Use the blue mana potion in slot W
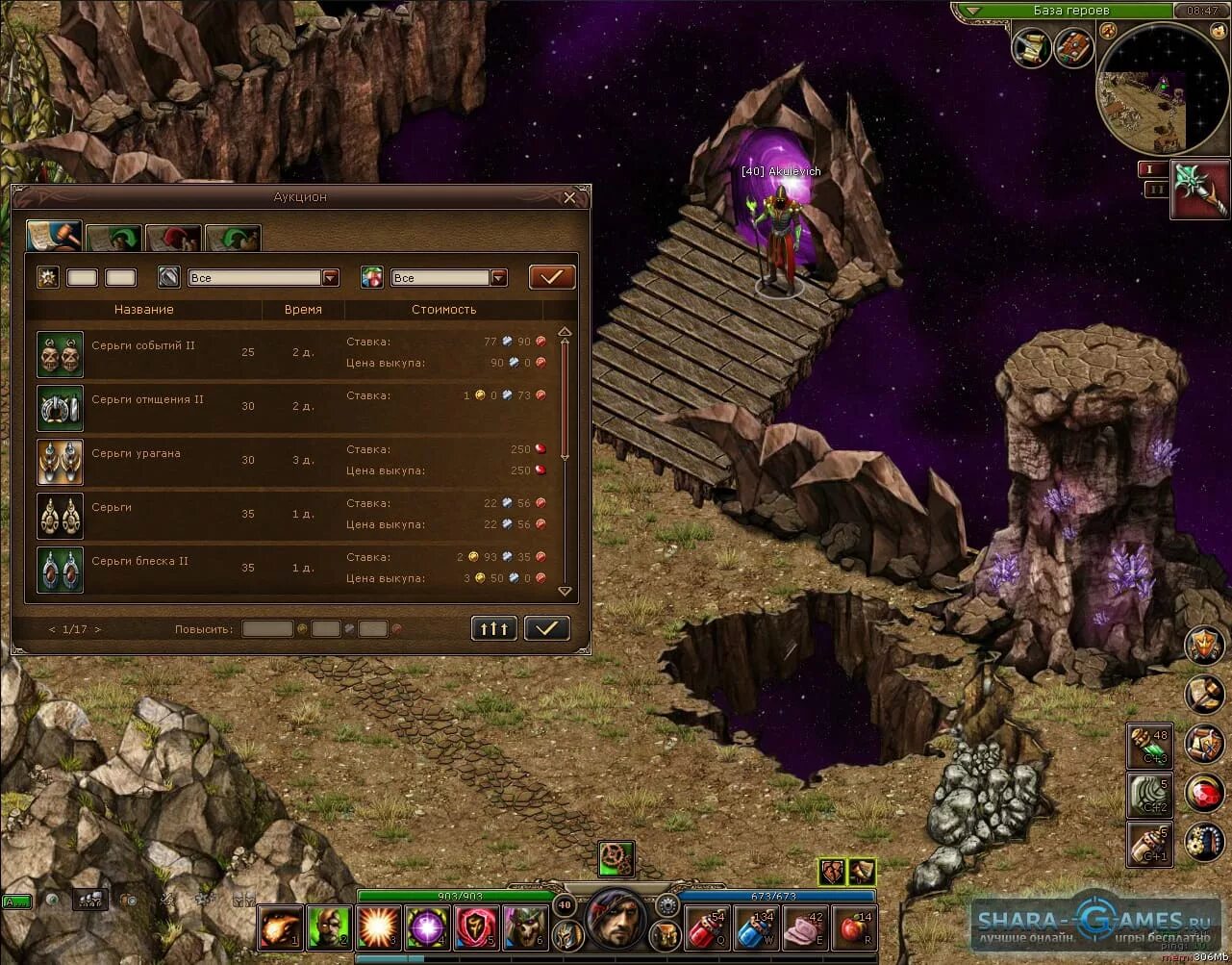1232x965 pixels. [x=756, y=929]
